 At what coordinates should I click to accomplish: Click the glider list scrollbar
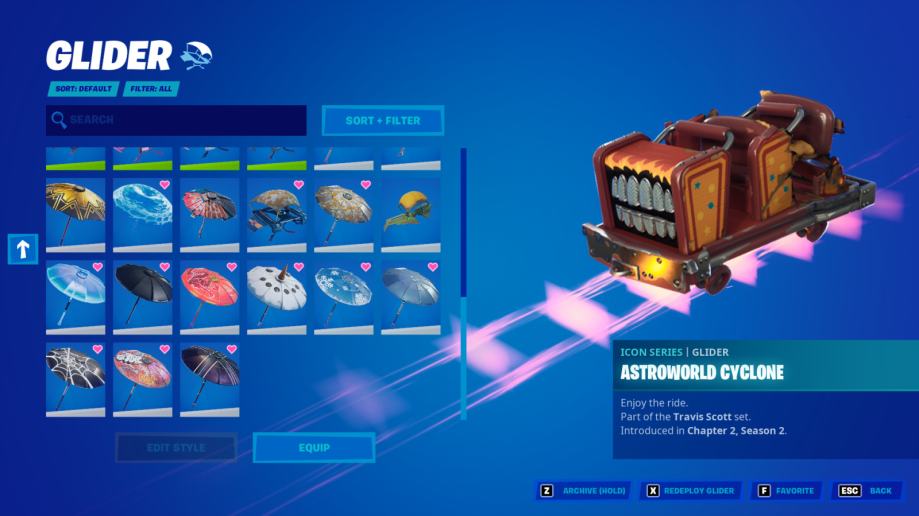tap(463, 222)
